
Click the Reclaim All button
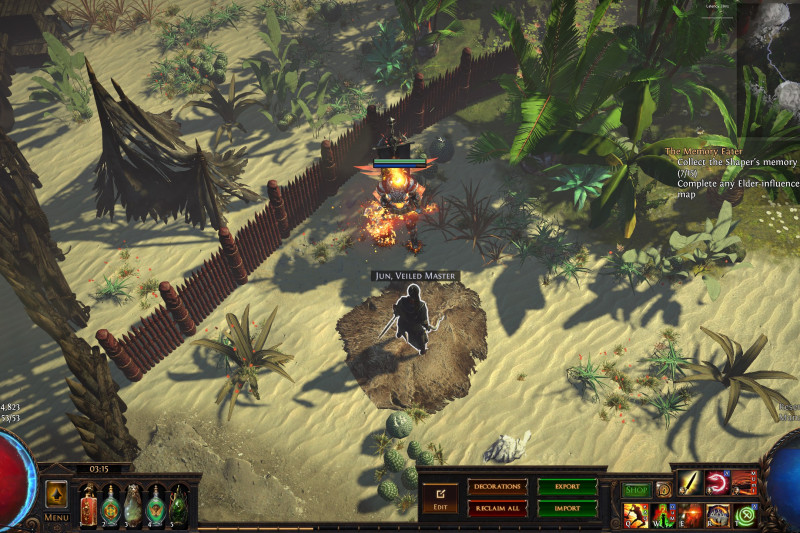(497, 508)
